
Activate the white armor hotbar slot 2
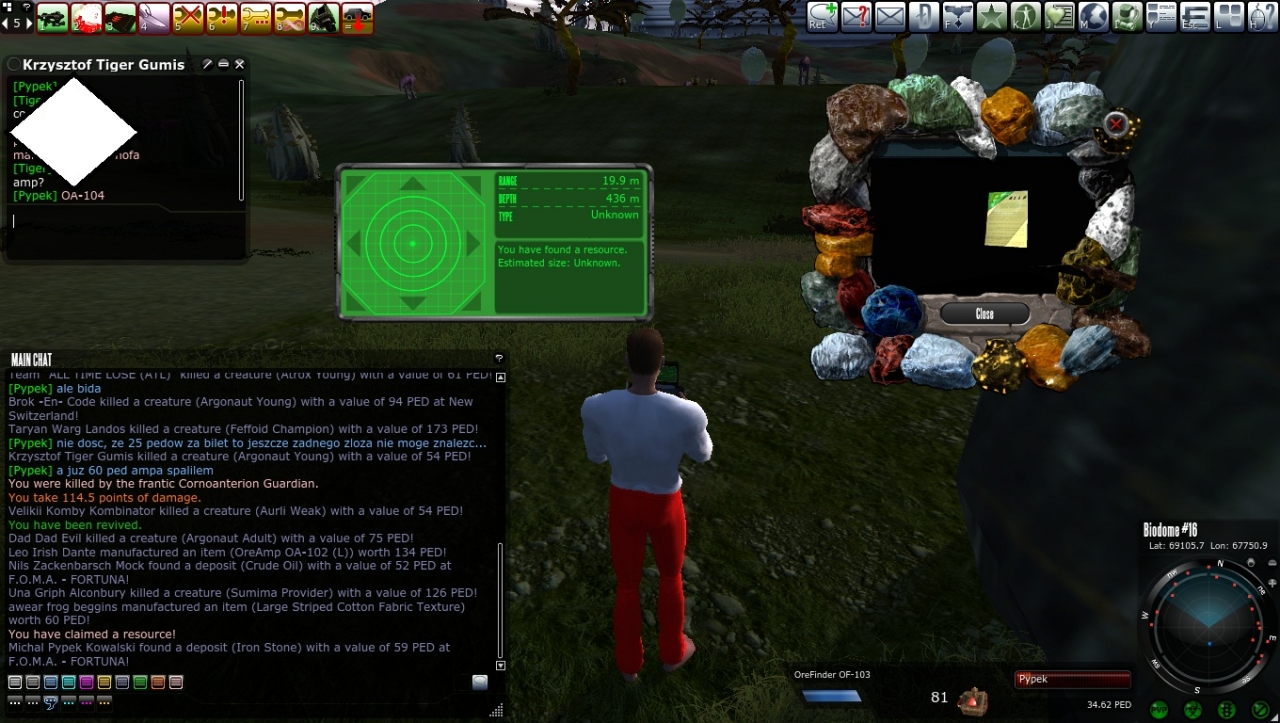tap(86, 17)
